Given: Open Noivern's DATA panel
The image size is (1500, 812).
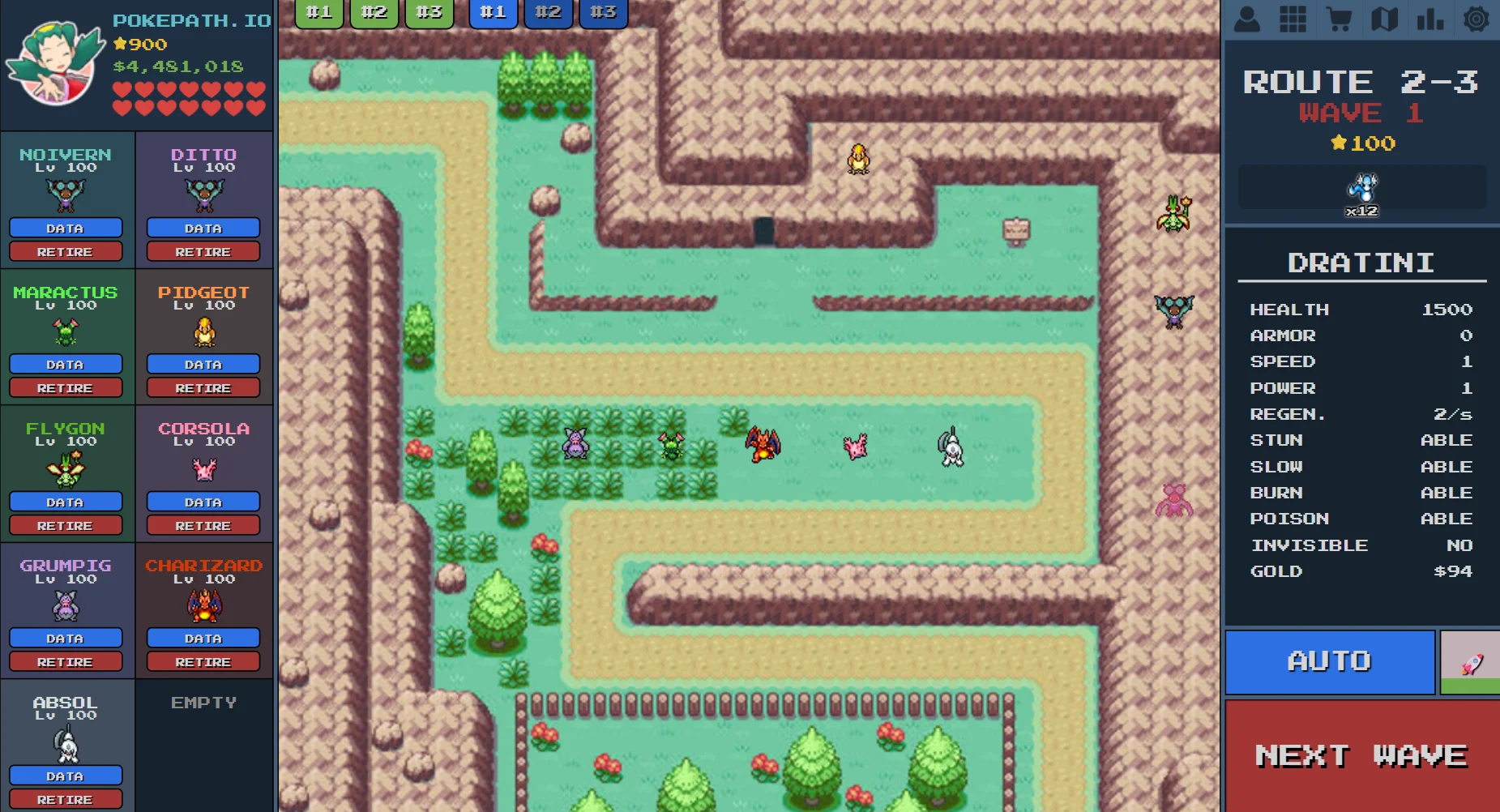Looking at the screenshot, I should click(x=66, y=228).
